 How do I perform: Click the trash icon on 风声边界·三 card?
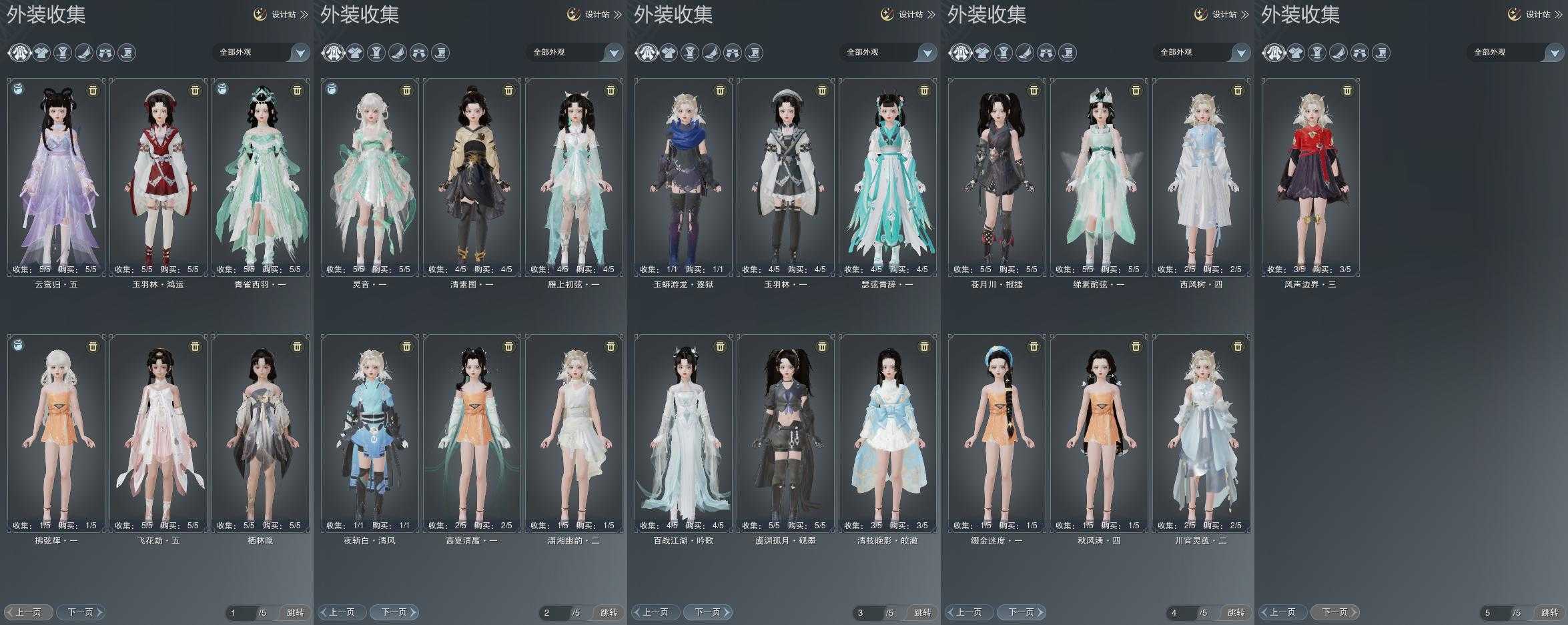coord(1347,90)
